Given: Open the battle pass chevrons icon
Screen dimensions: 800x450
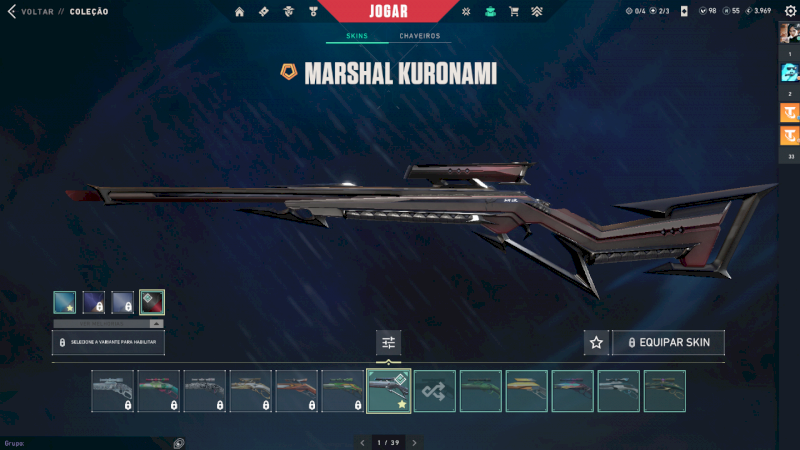Looking at the screenshot, I should (537, 12).
